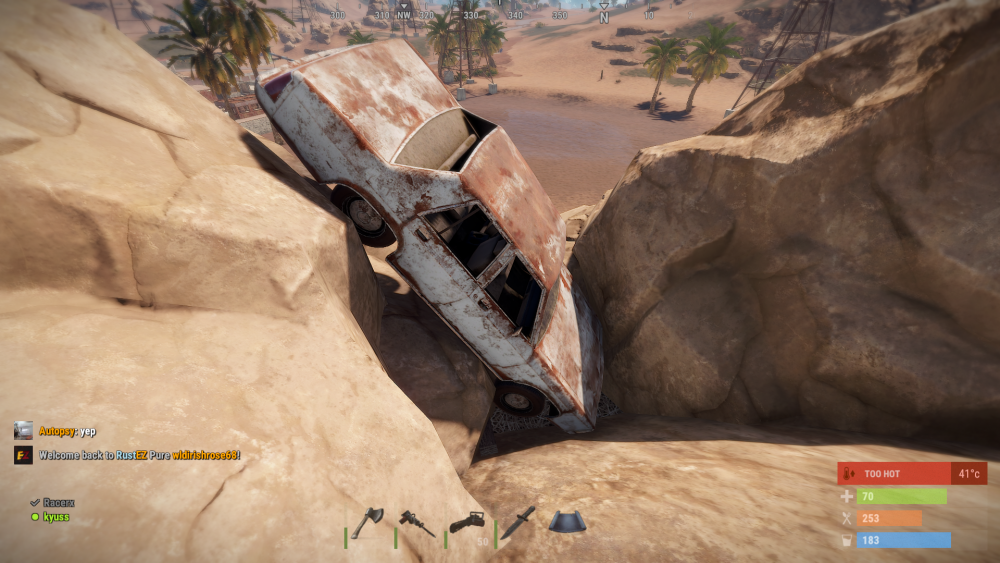Select team member Racerx
Screen dimensions: 1000x563
pos(57,502)
